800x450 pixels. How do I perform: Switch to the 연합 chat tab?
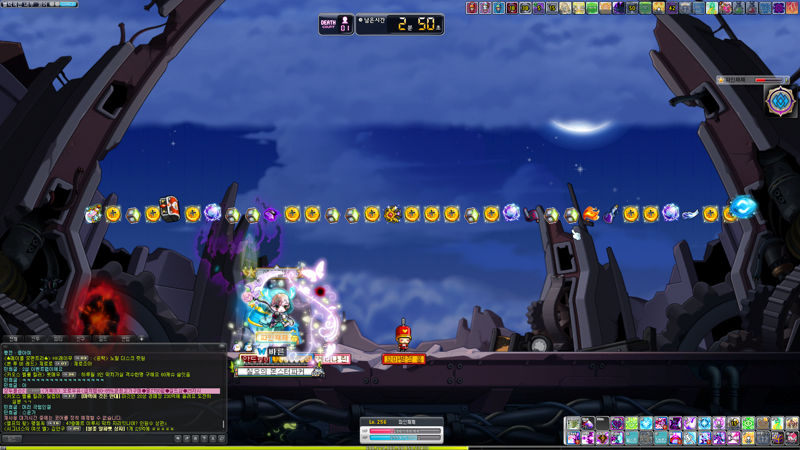pos(124,339)
